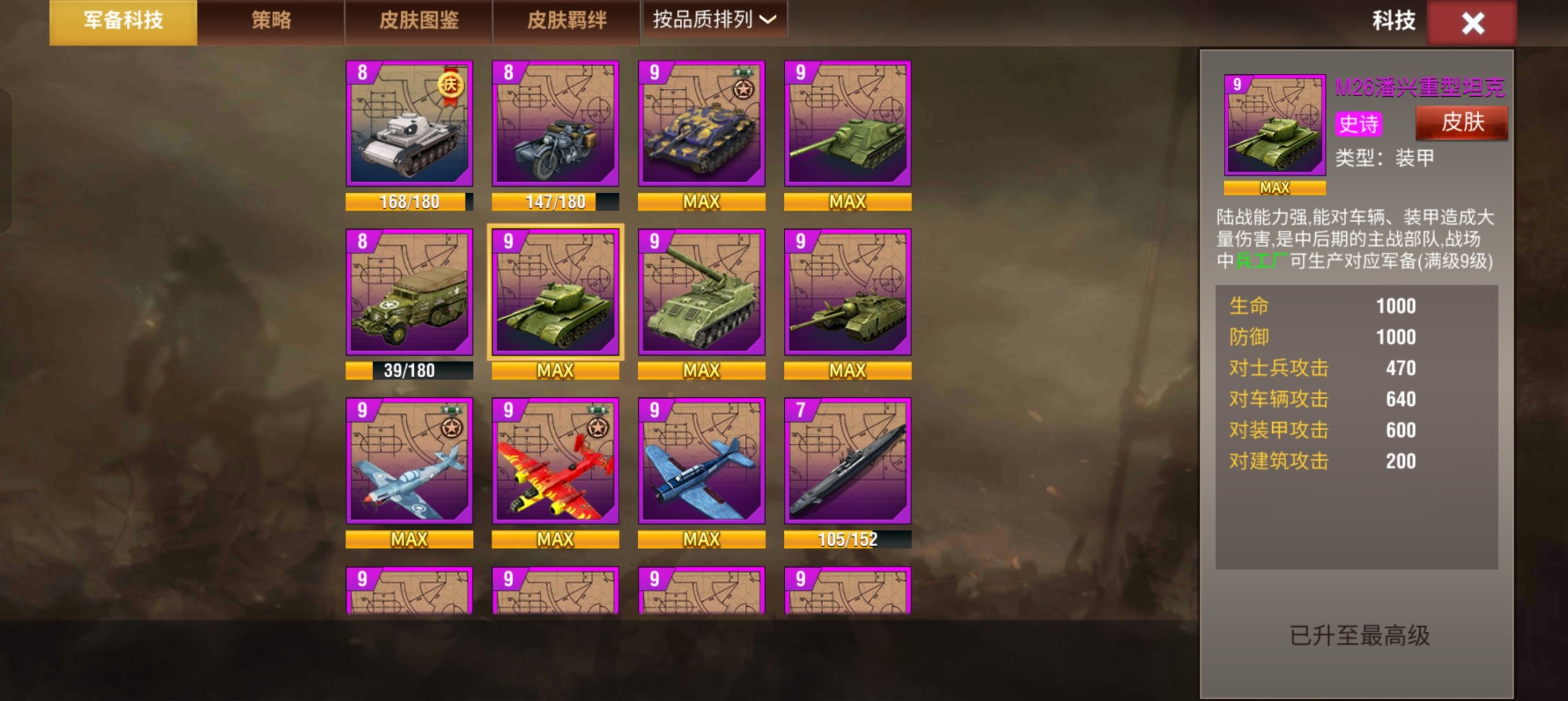Close the tech panel with X

pyautogui.click(x=1472, y=23)
